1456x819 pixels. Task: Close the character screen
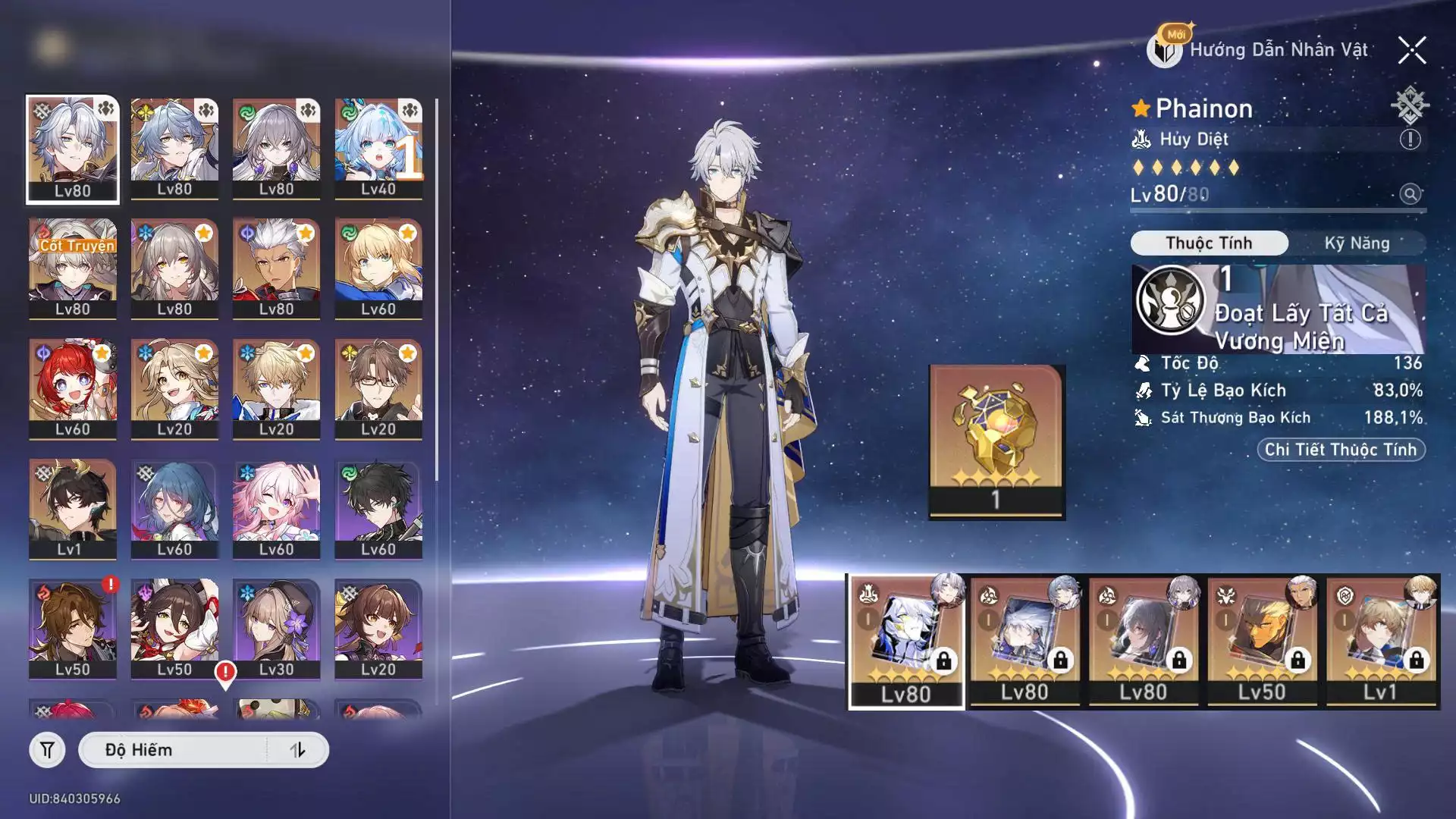[1412, 51]
